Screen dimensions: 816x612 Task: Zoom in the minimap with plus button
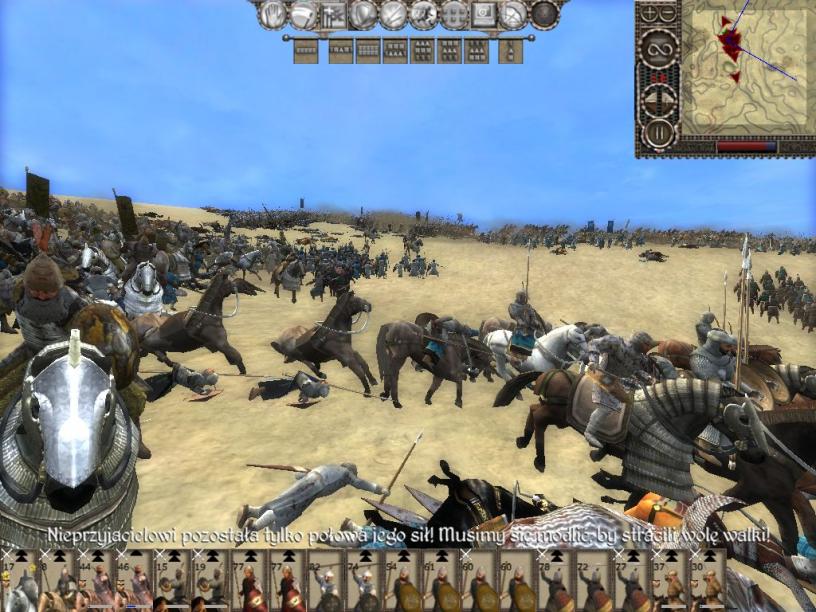(x=651, y=14)
